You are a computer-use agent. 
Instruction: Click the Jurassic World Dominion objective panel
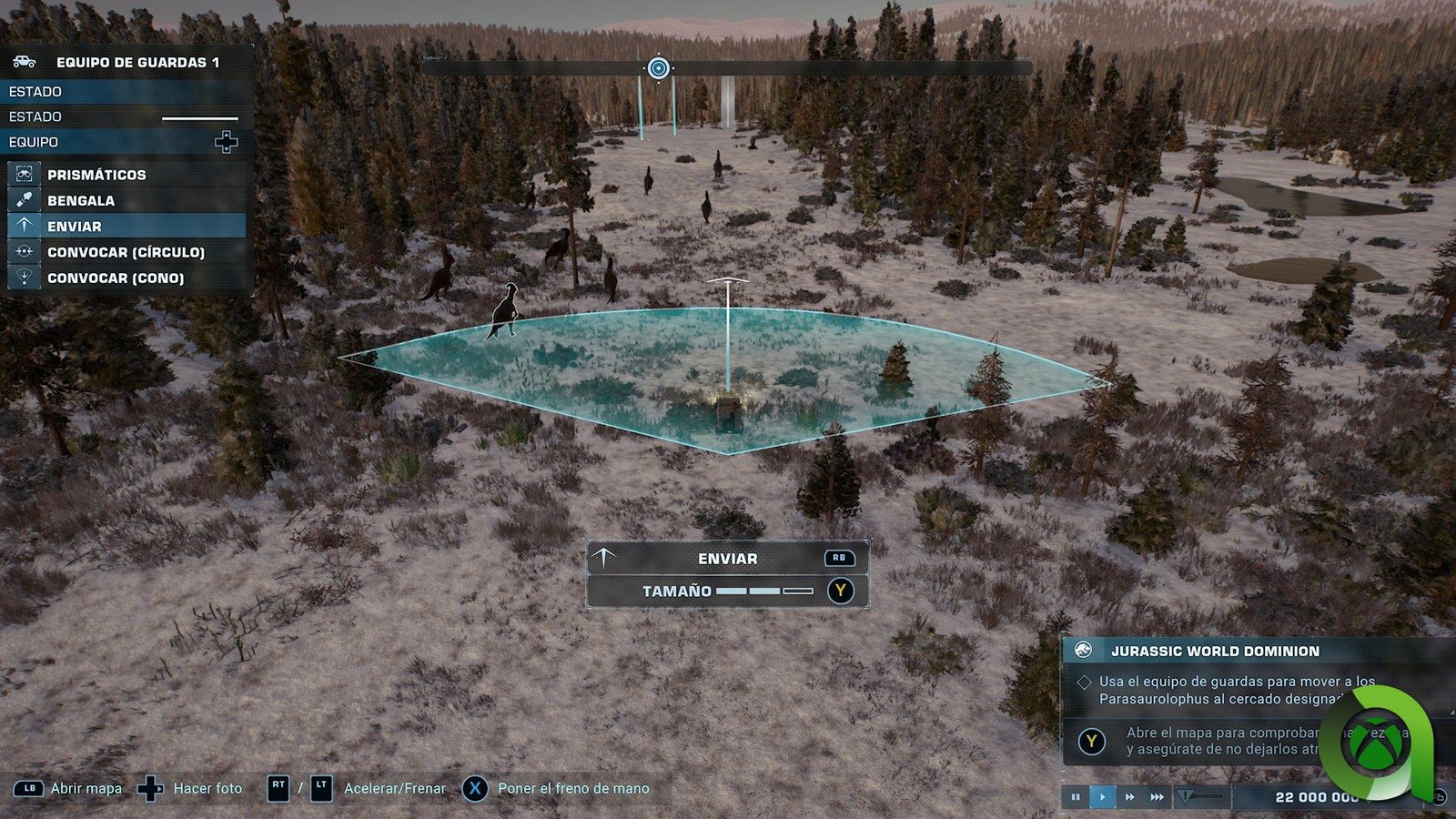(1215, 651)
